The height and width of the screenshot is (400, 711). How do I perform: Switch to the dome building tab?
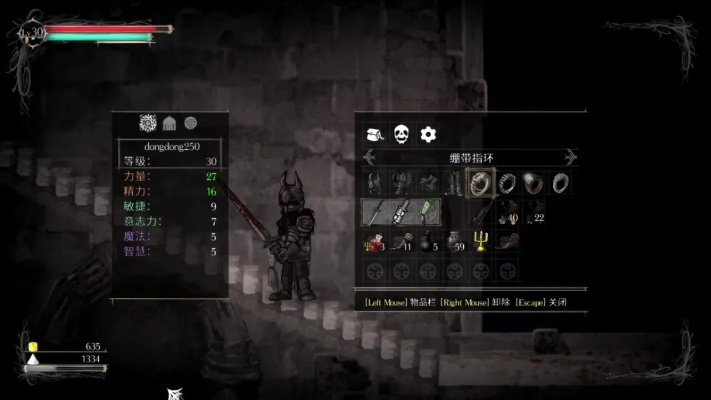pos(170,122)
